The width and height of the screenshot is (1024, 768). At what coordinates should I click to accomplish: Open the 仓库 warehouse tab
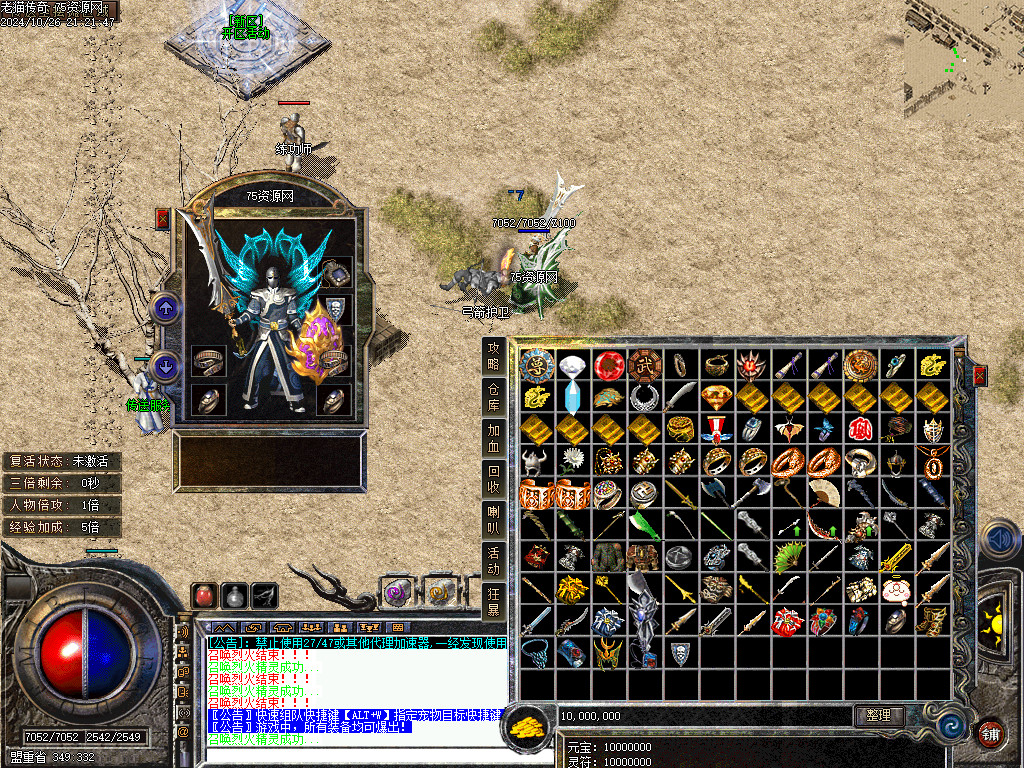493,396
